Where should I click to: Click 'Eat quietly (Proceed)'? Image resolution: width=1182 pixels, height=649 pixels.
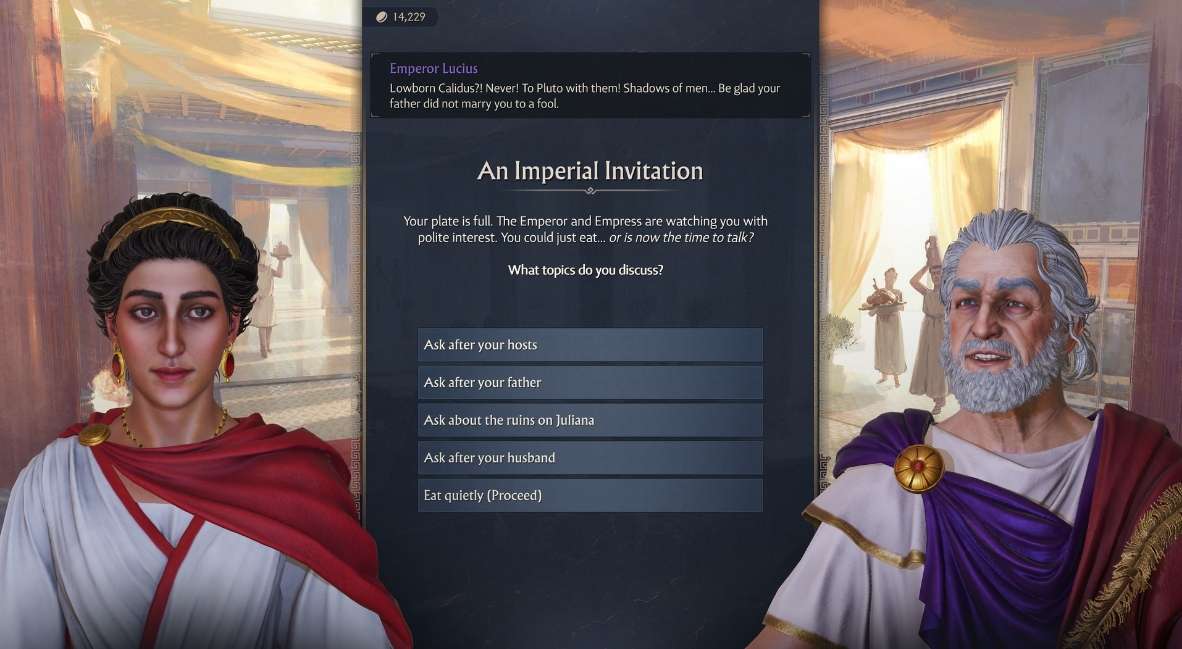[x=590, y=495]
